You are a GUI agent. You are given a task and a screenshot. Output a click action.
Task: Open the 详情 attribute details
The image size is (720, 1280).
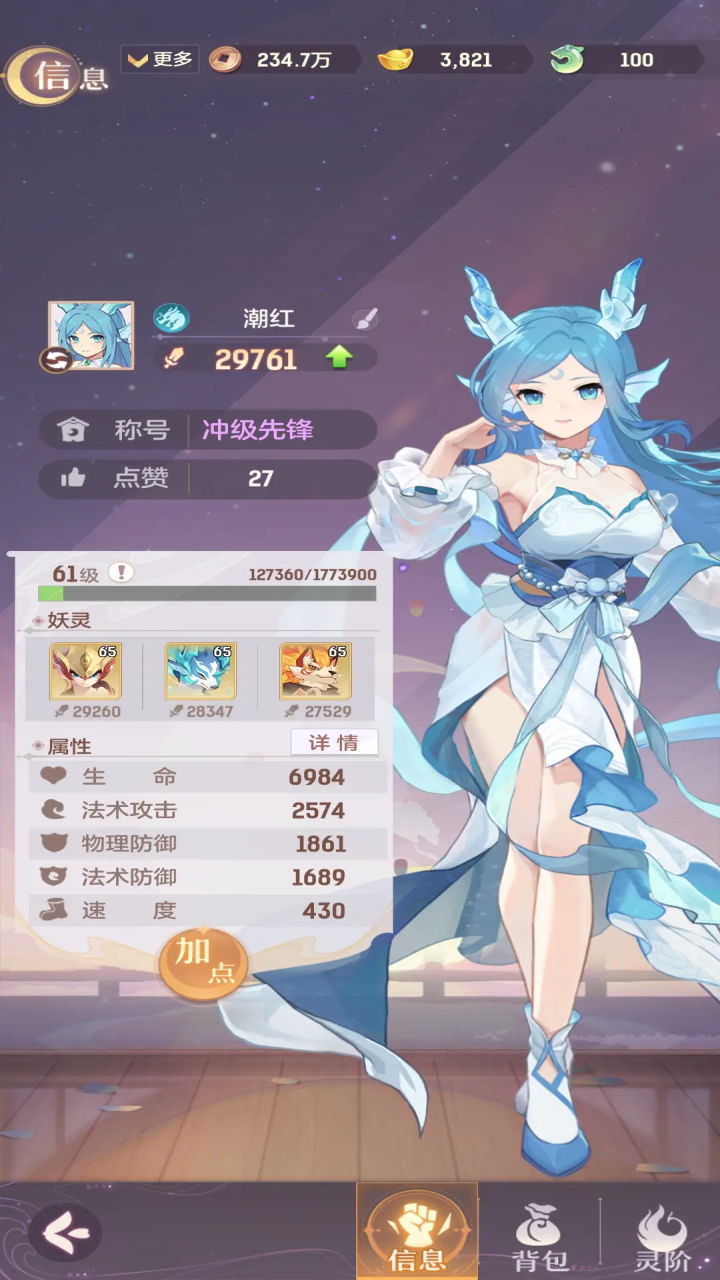(x=334, y=742)
